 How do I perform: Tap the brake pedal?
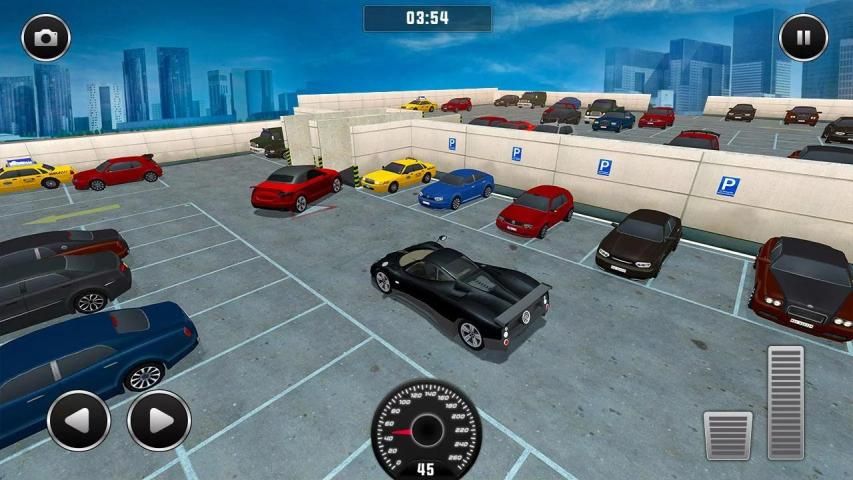click(x=727, y=435)
